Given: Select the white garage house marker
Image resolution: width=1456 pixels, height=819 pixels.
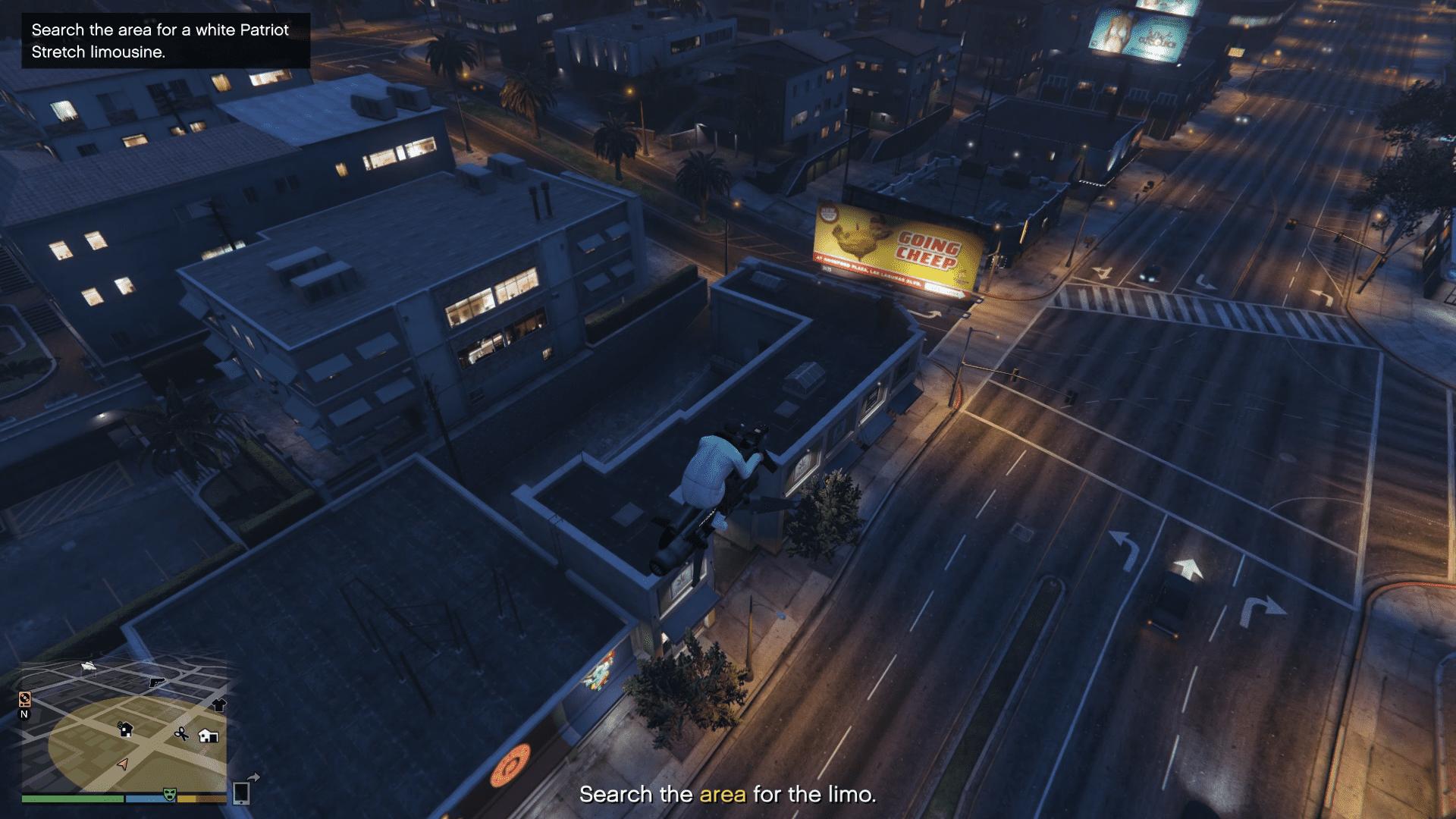Looking at the screenshot, I should (208, 735).
